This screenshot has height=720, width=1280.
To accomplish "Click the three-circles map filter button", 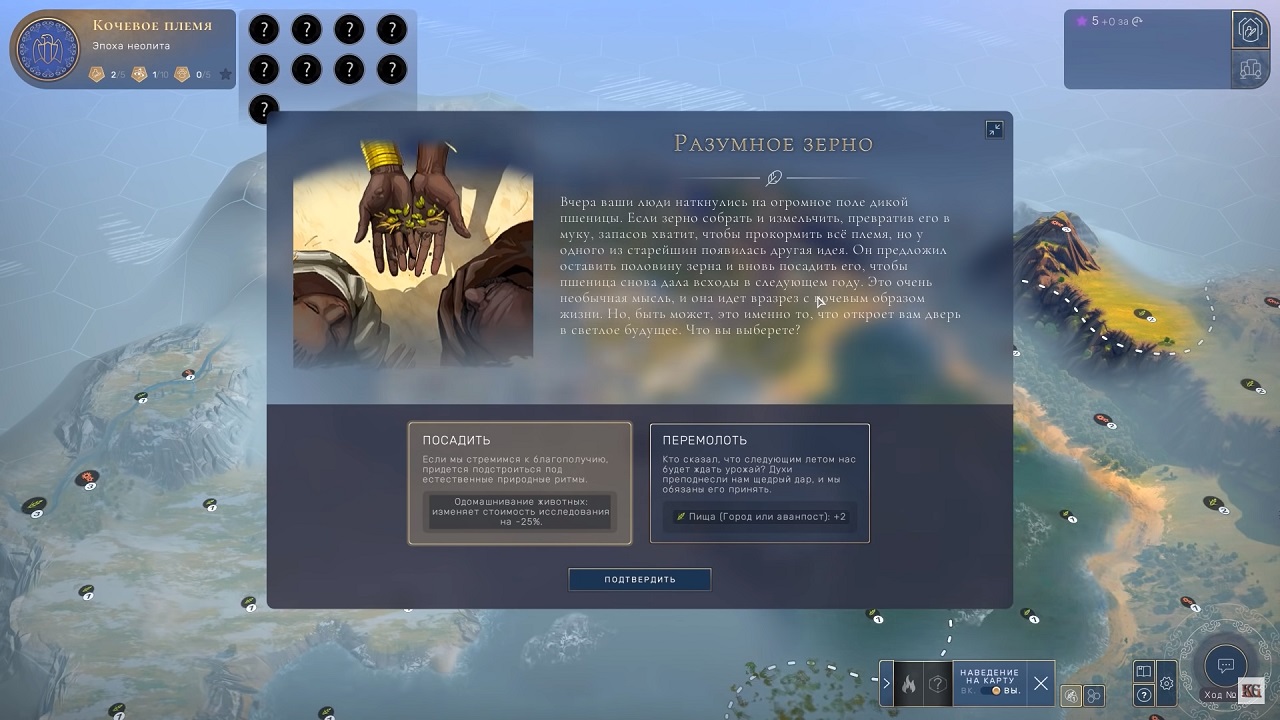I will pos(1095,696).
